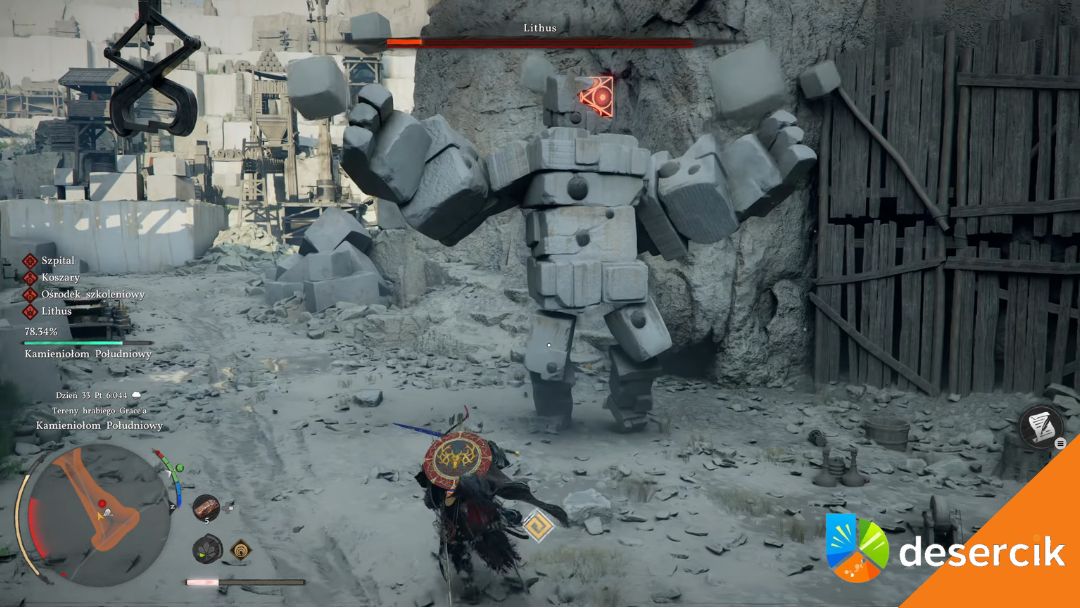Choose the Ośrodek szkoleniowy objective entry

click(x=92, y=294)
